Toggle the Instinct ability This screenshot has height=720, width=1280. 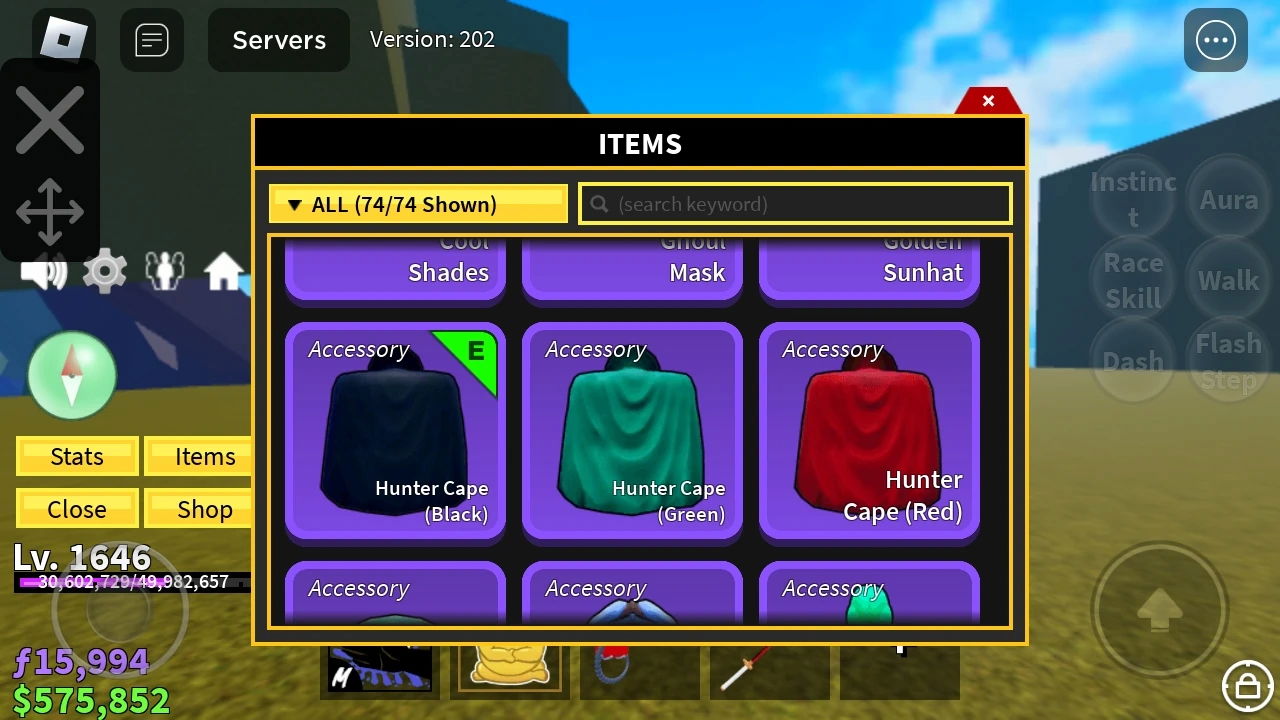(x=1132, y=198)
